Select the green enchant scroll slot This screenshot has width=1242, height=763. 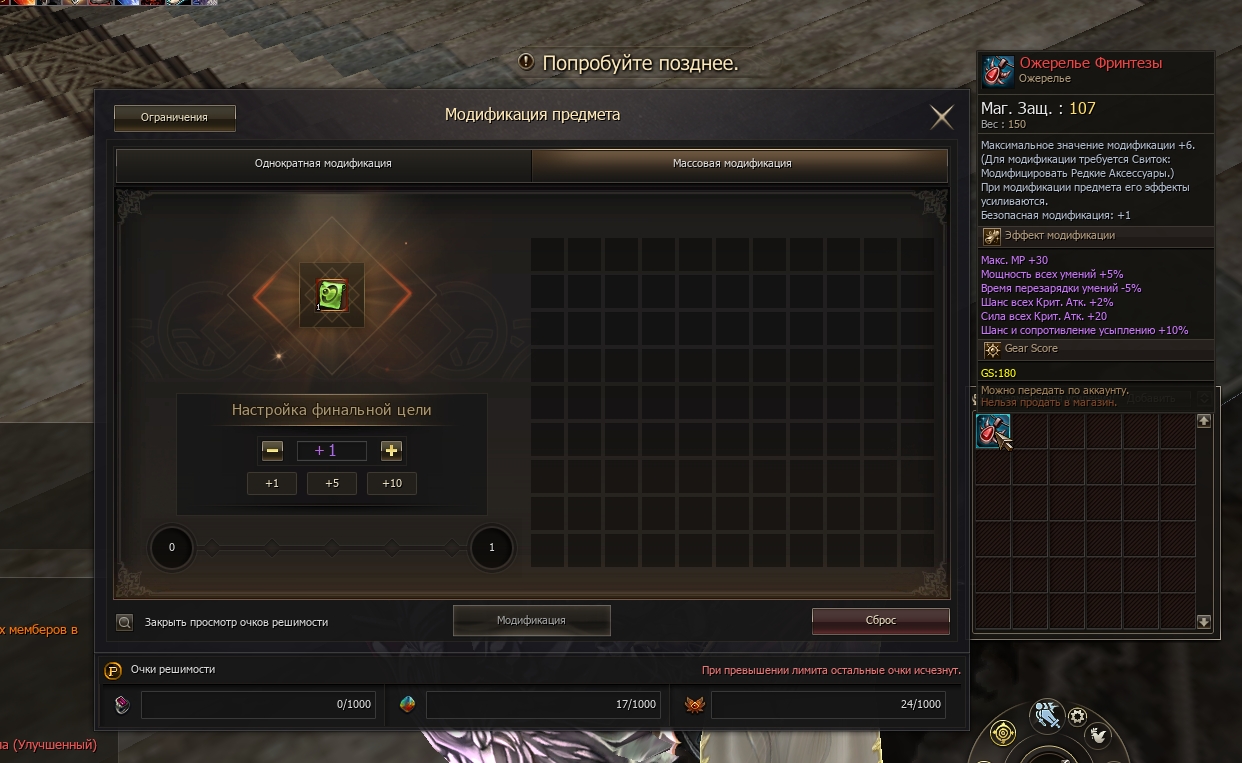pos(331,294)
